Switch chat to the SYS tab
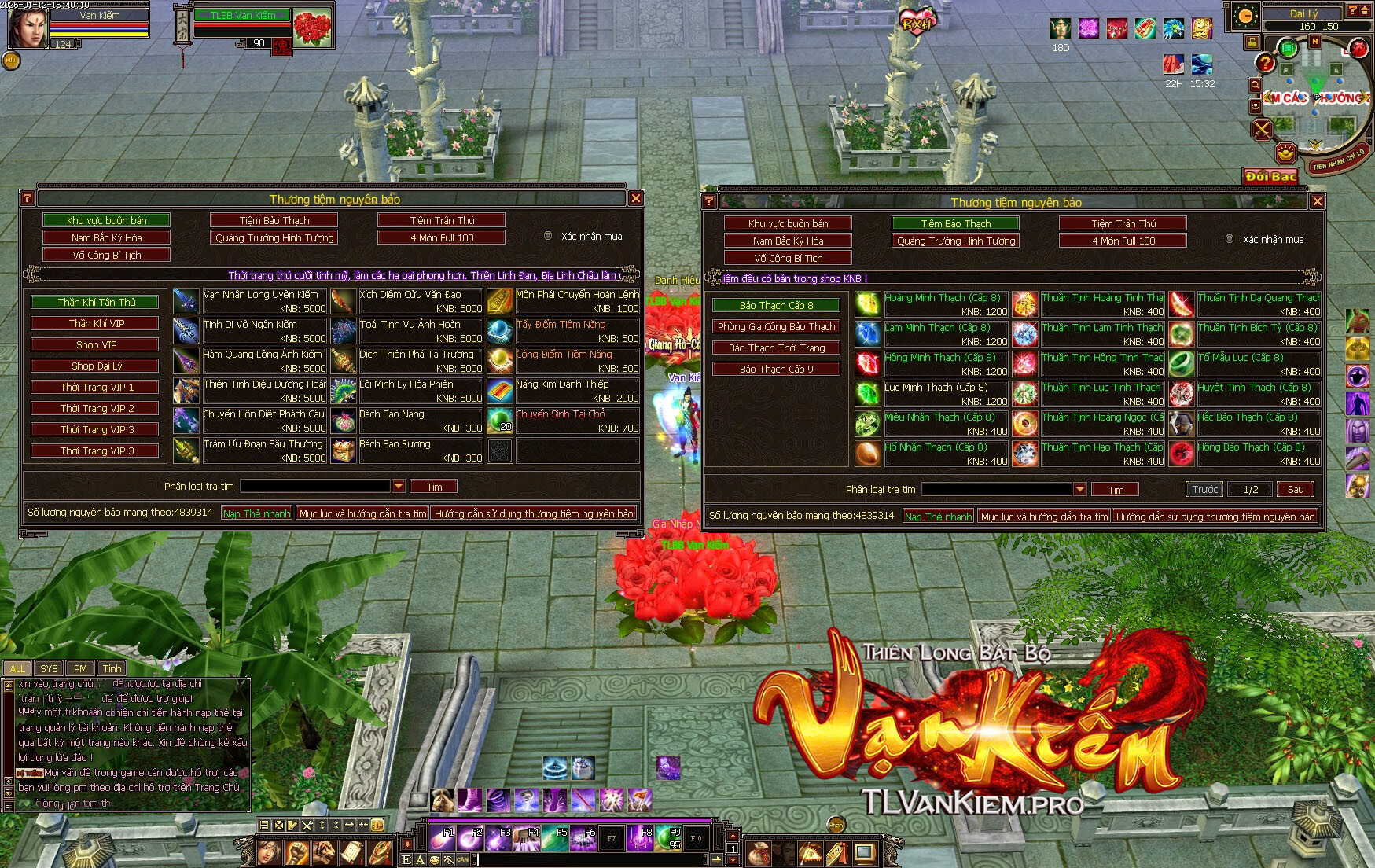1375x868 pixels. [x=49, y=668]
